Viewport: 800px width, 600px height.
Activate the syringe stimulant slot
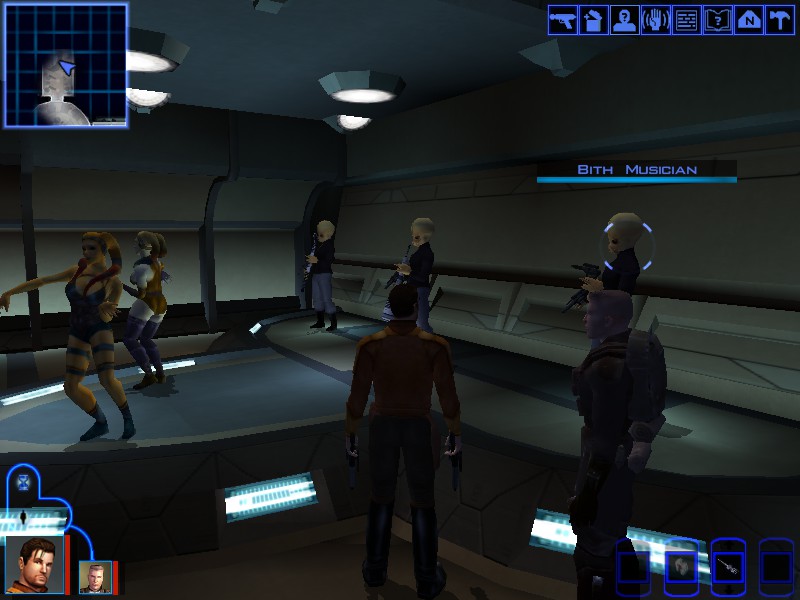728,567
